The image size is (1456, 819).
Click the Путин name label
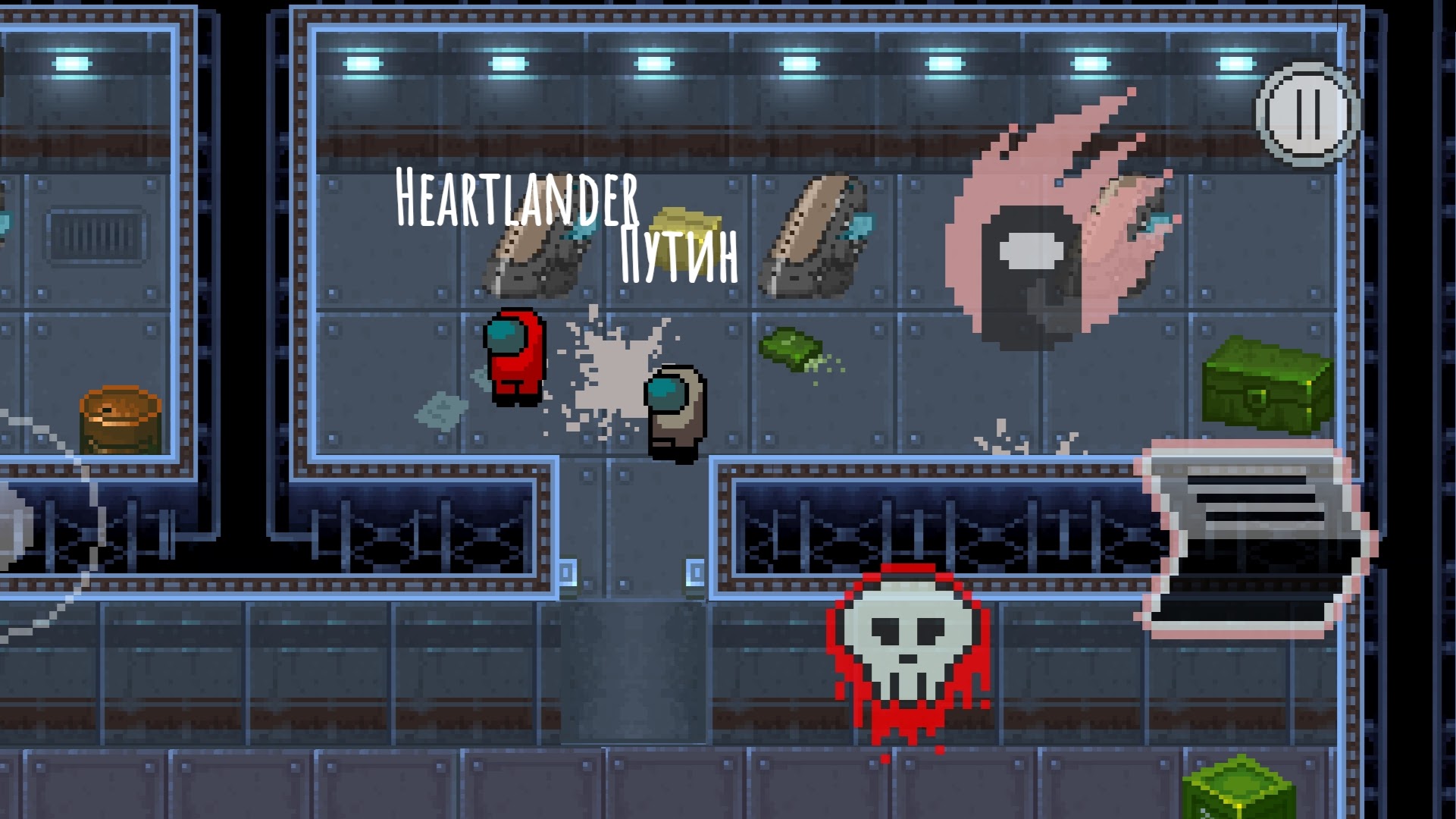pos(677,254)
